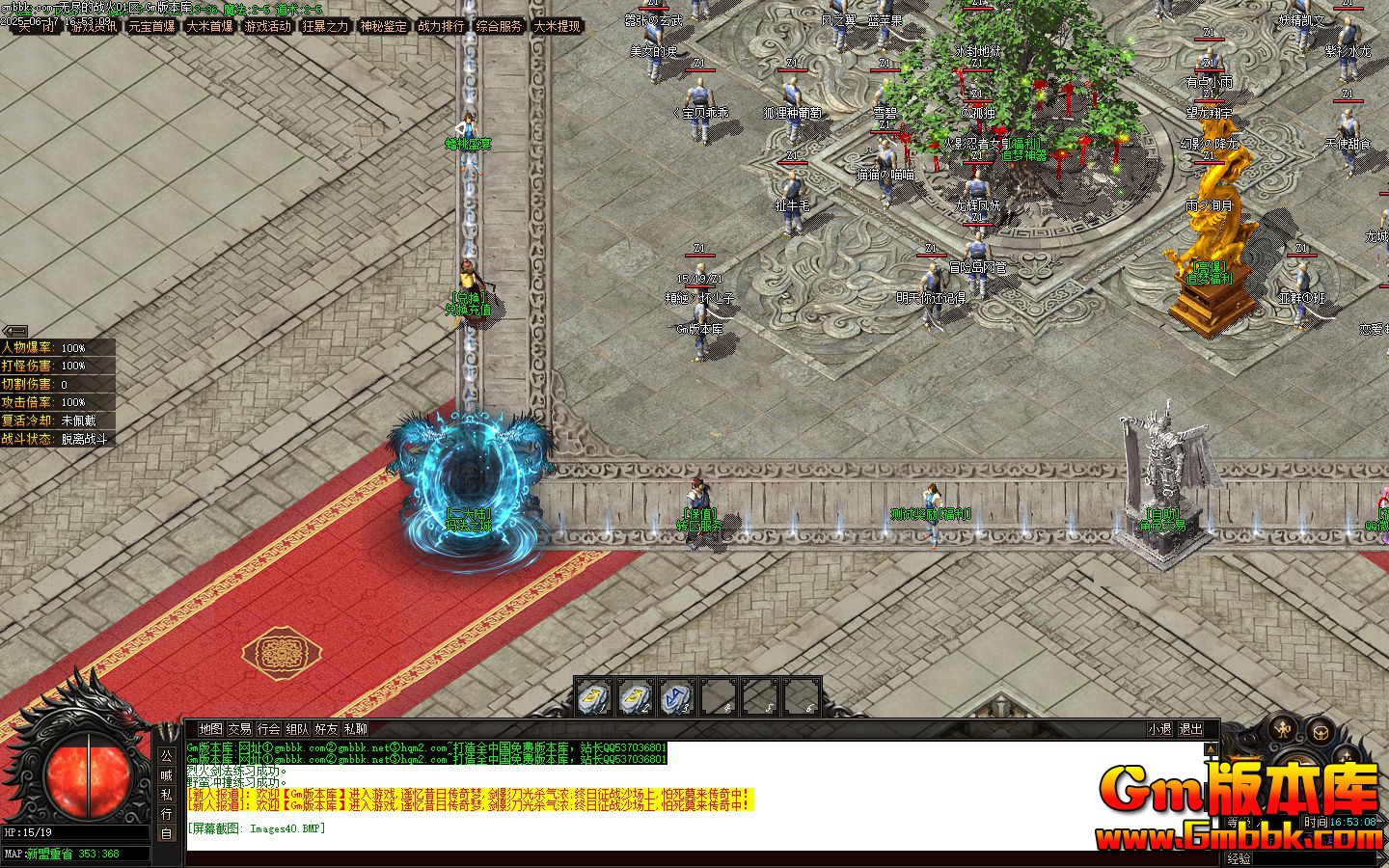Switch to the 交易 chat tab
The image size is (1389, 868).
[x=239, y=729]
